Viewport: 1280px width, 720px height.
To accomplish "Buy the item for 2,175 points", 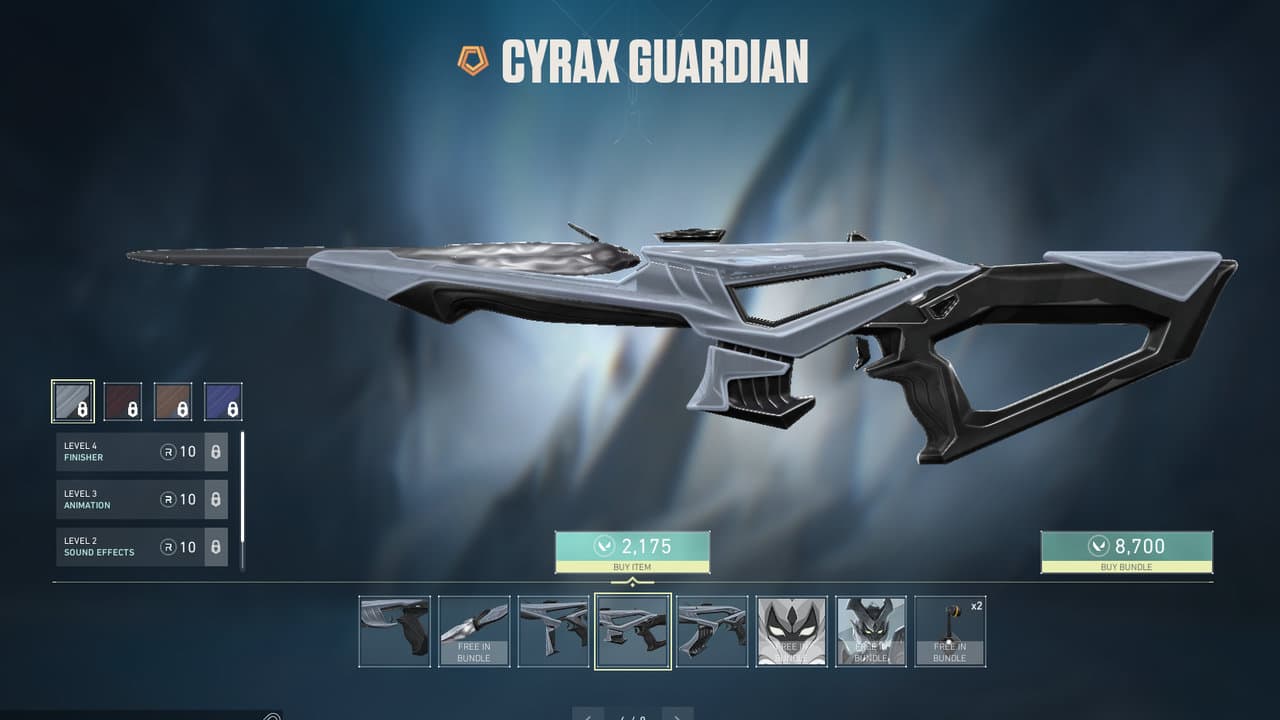I will (x=632, y=552).
